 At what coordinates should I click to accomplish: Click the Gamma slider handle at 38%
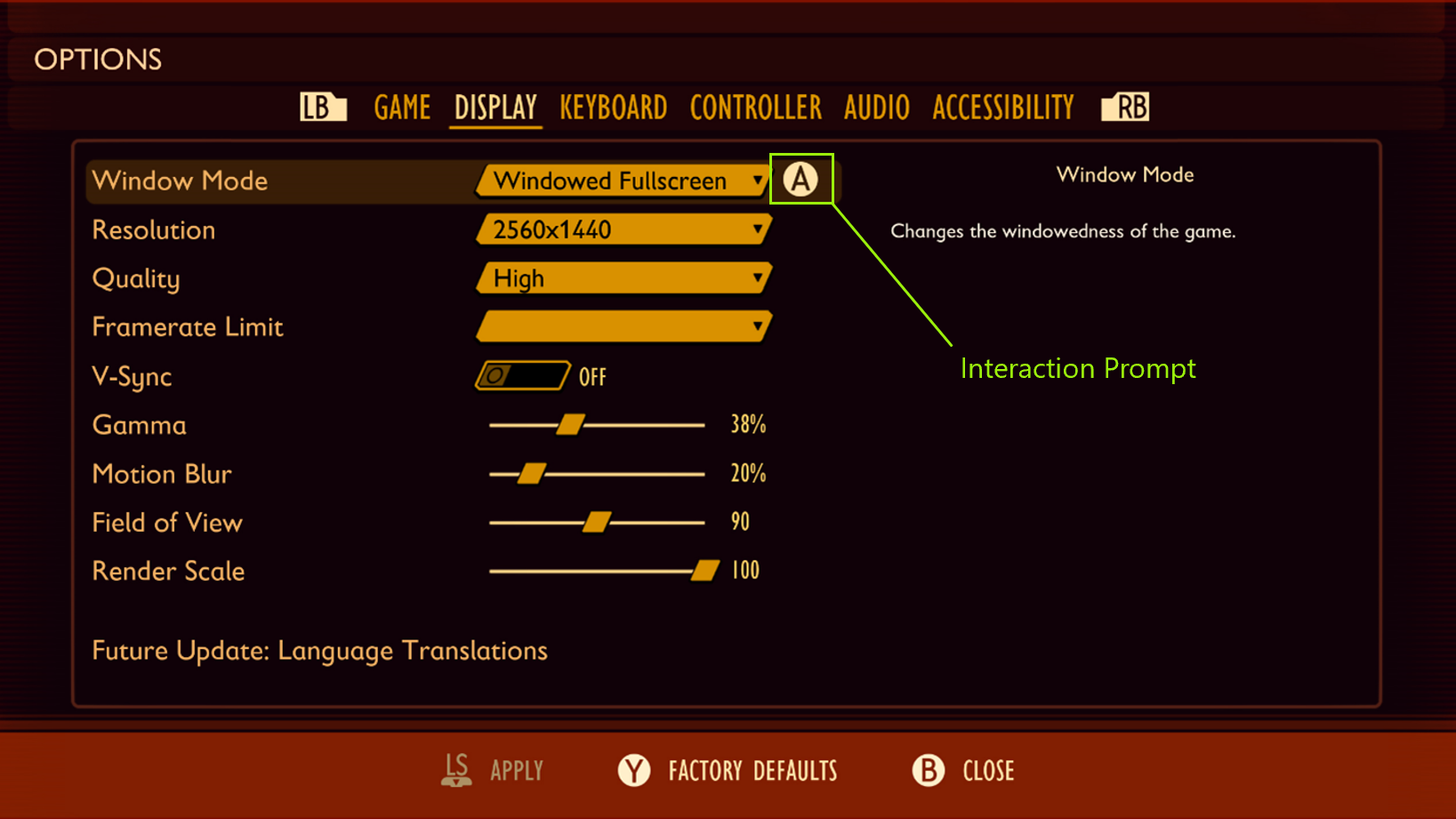[572, 424]
